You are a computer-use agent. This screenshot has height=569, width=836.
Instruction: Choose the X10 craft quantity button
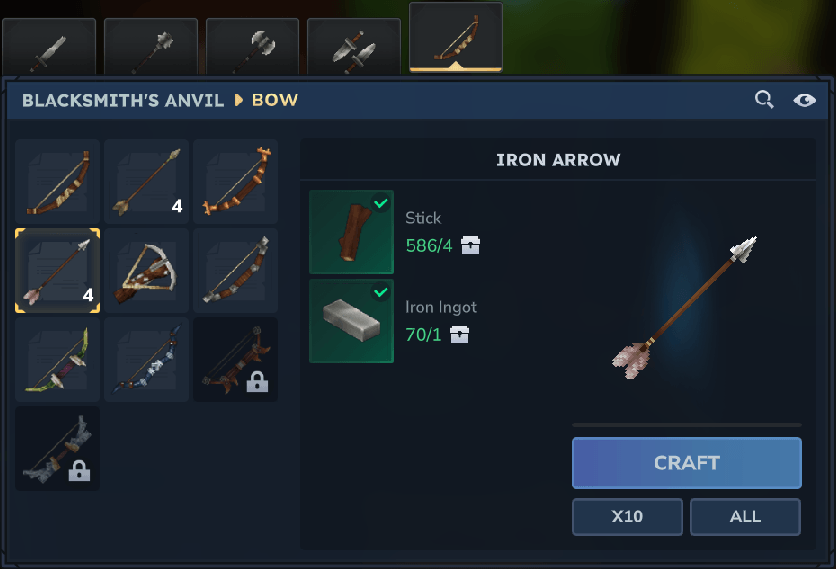[x=627, y=517]
